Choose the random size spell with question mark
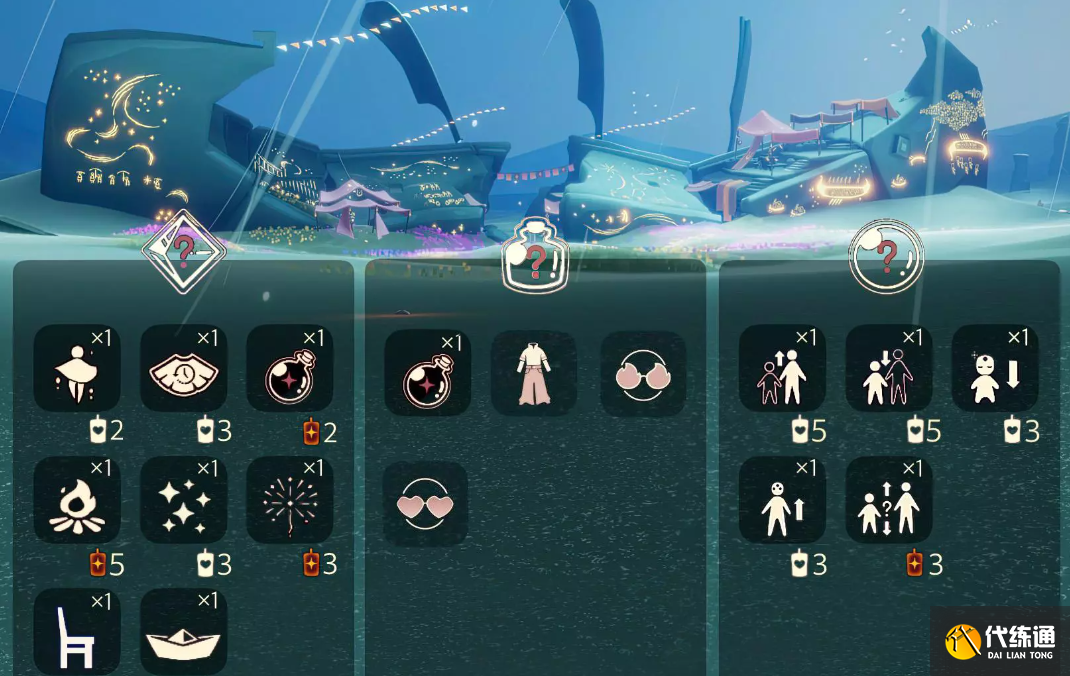The width and height of the screenshot is (1070, 676). click(x=889, y=500)
